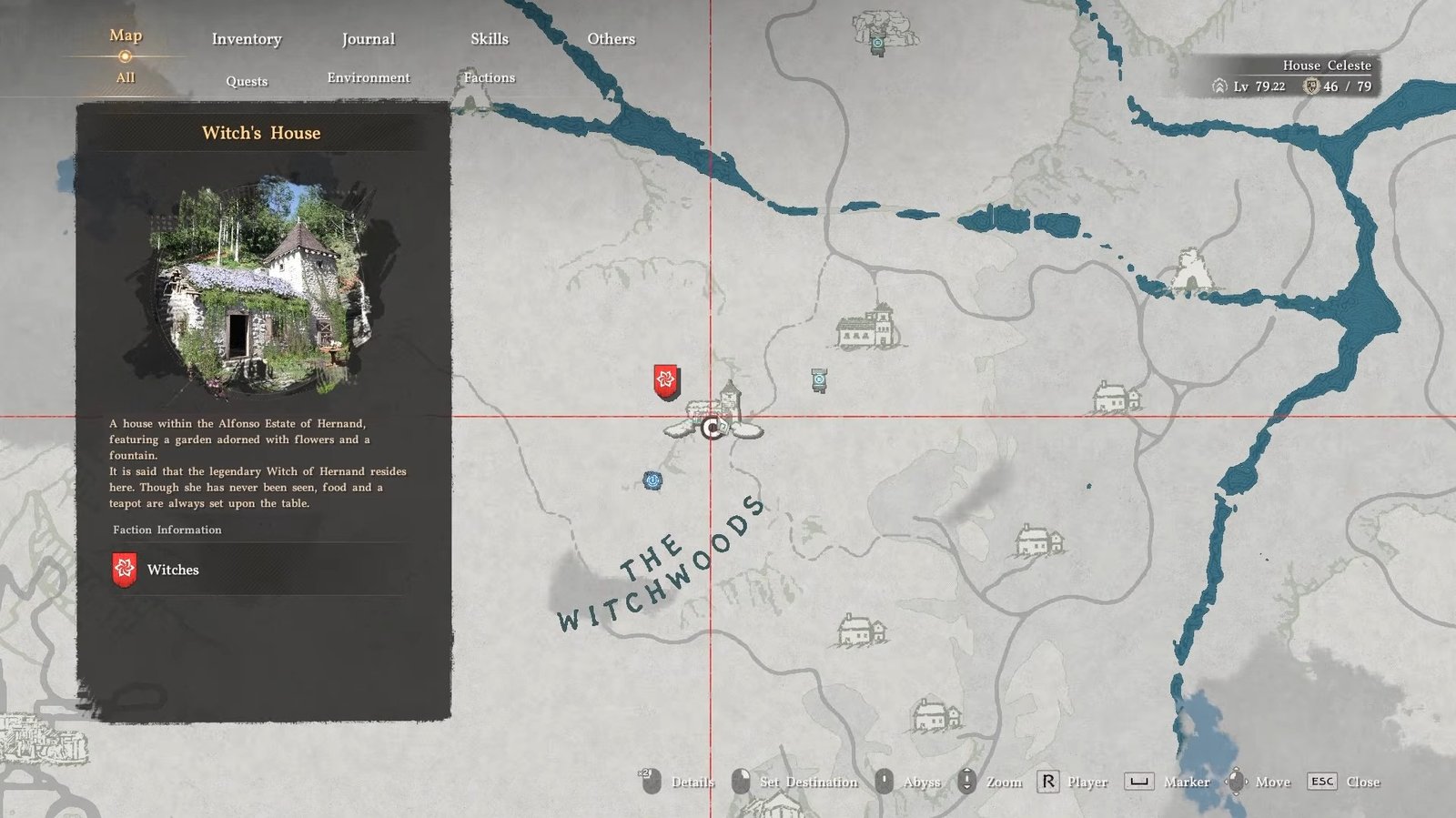Open the Others tab
Image resolution: width=1456 pixels, height=818 pixels.
[611, 39]
